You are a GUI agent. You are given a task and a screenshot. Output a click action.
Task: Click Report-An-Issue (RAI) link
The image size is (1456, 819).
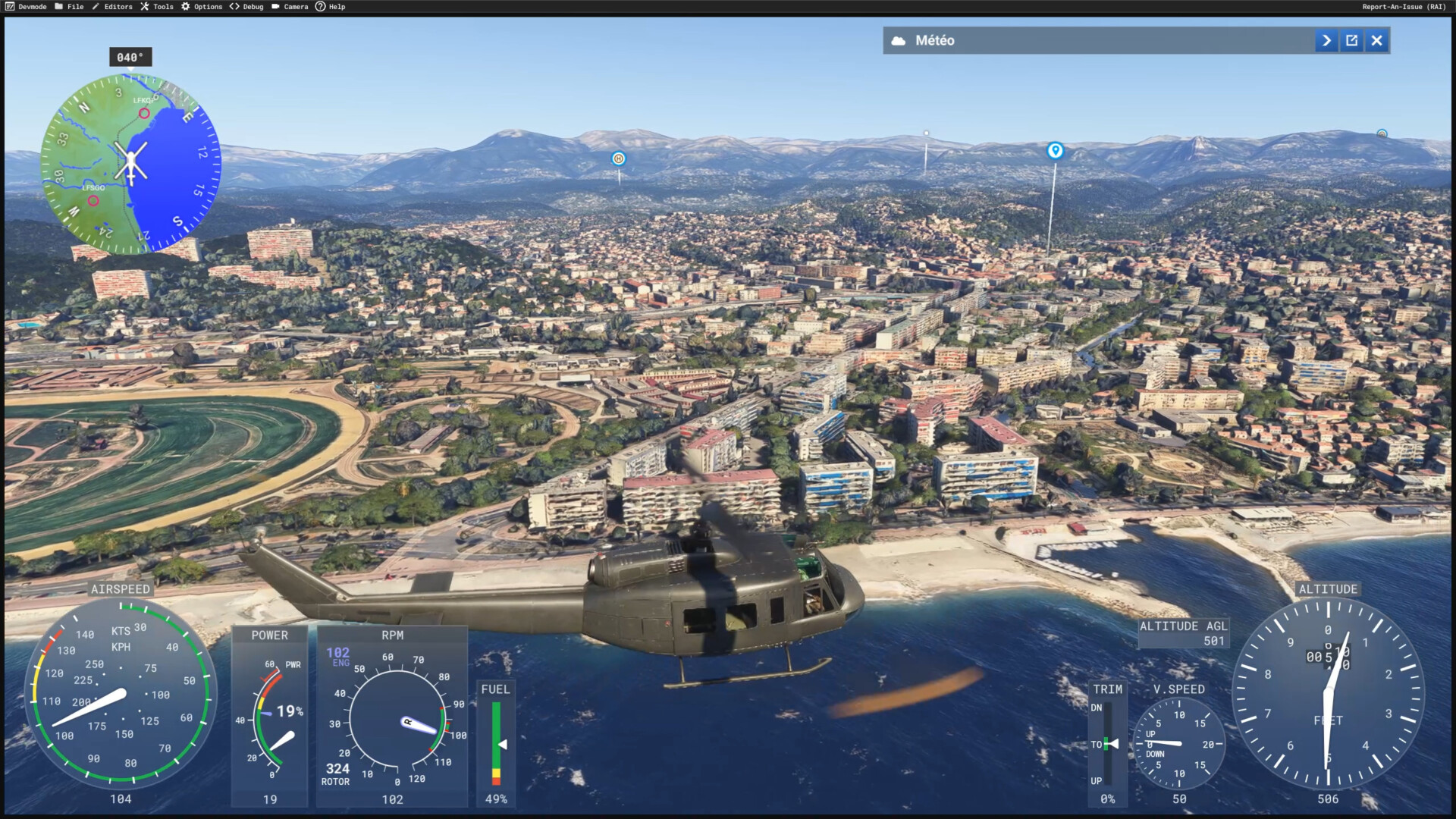pos(1404,7)
